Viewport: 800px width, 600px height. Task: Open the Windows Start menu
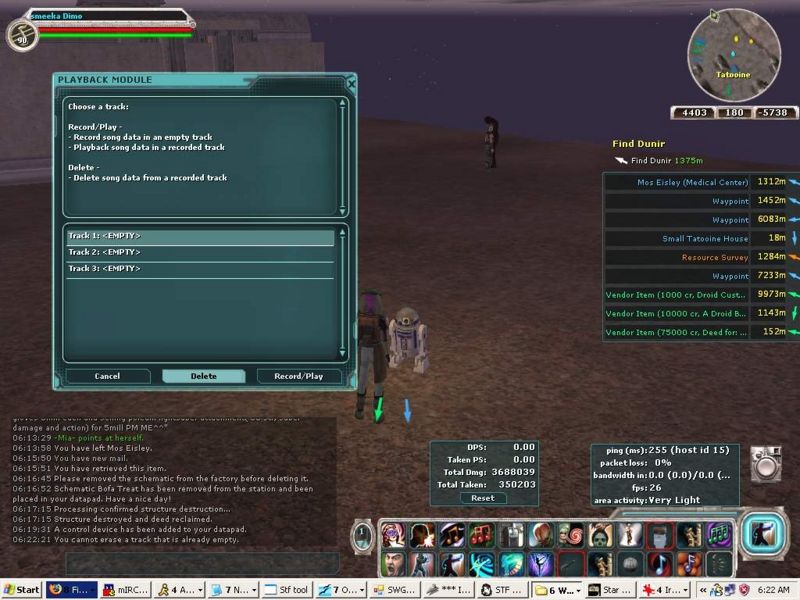22,590
